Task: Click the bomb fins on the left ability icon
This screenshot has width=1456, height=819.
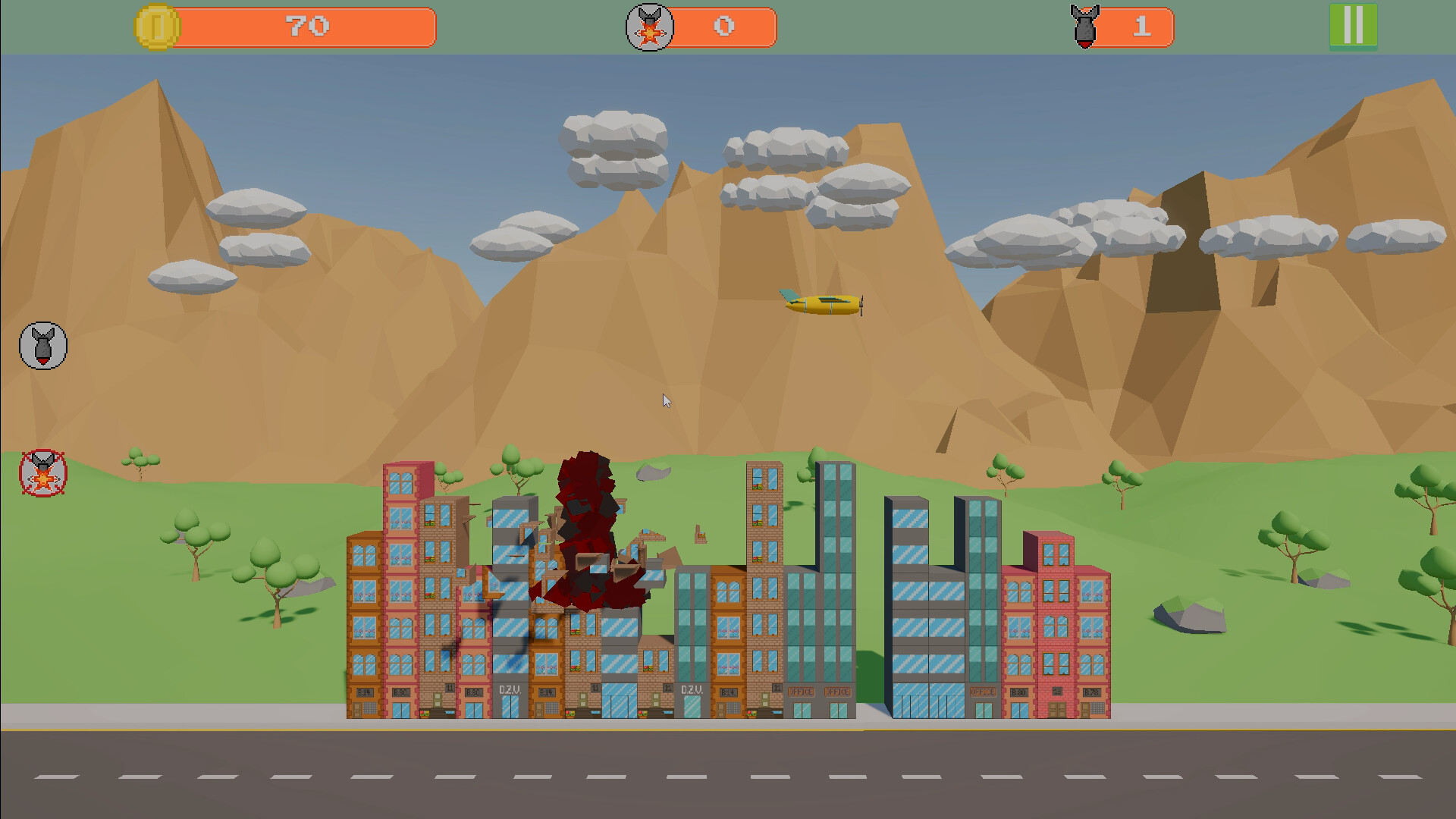Action: (42, 334)
